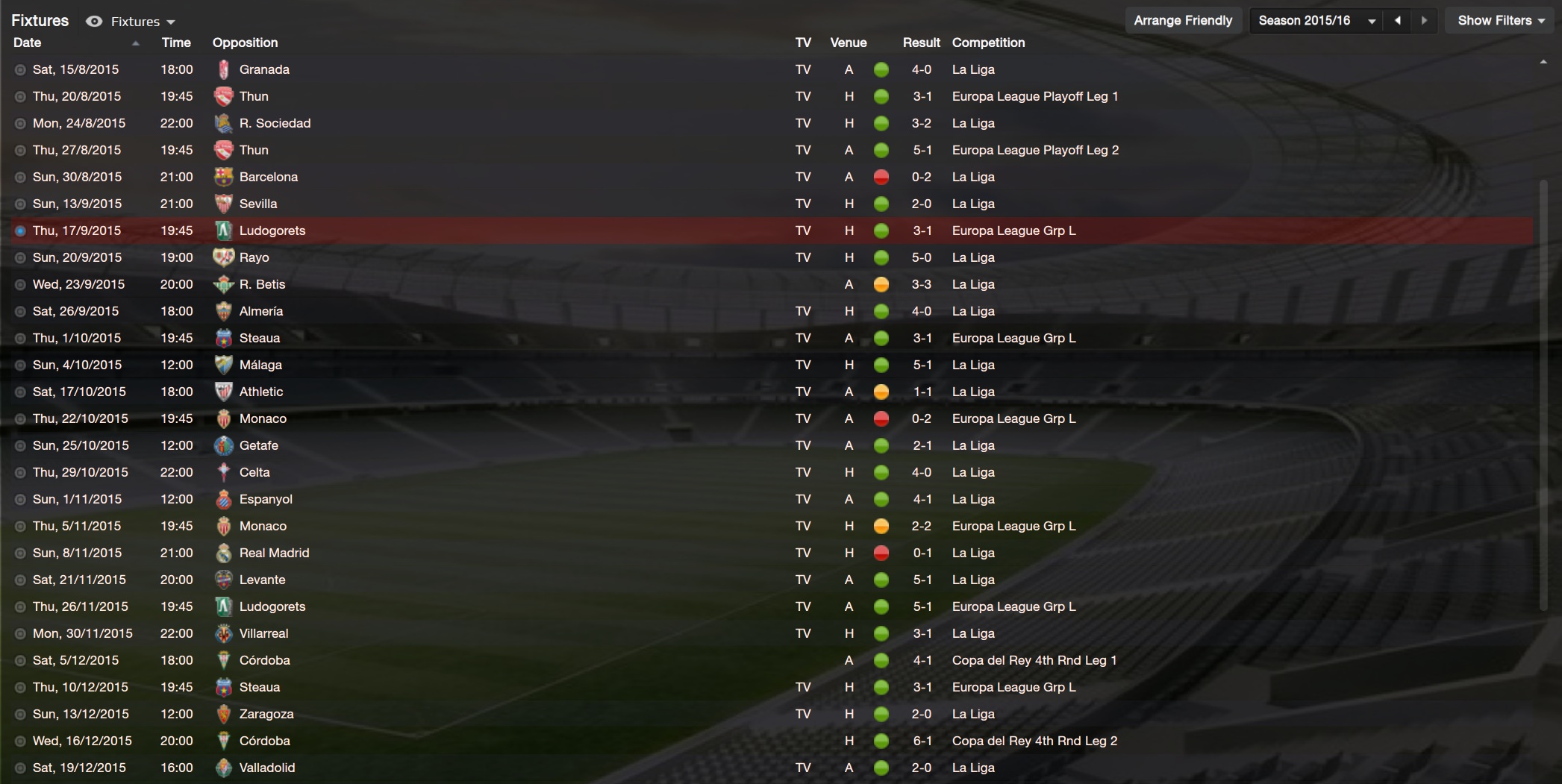This screenshot has width=1562, height=784.
Task: Click the Arrange Friendly button
Action: click(x=1183, y=20)
